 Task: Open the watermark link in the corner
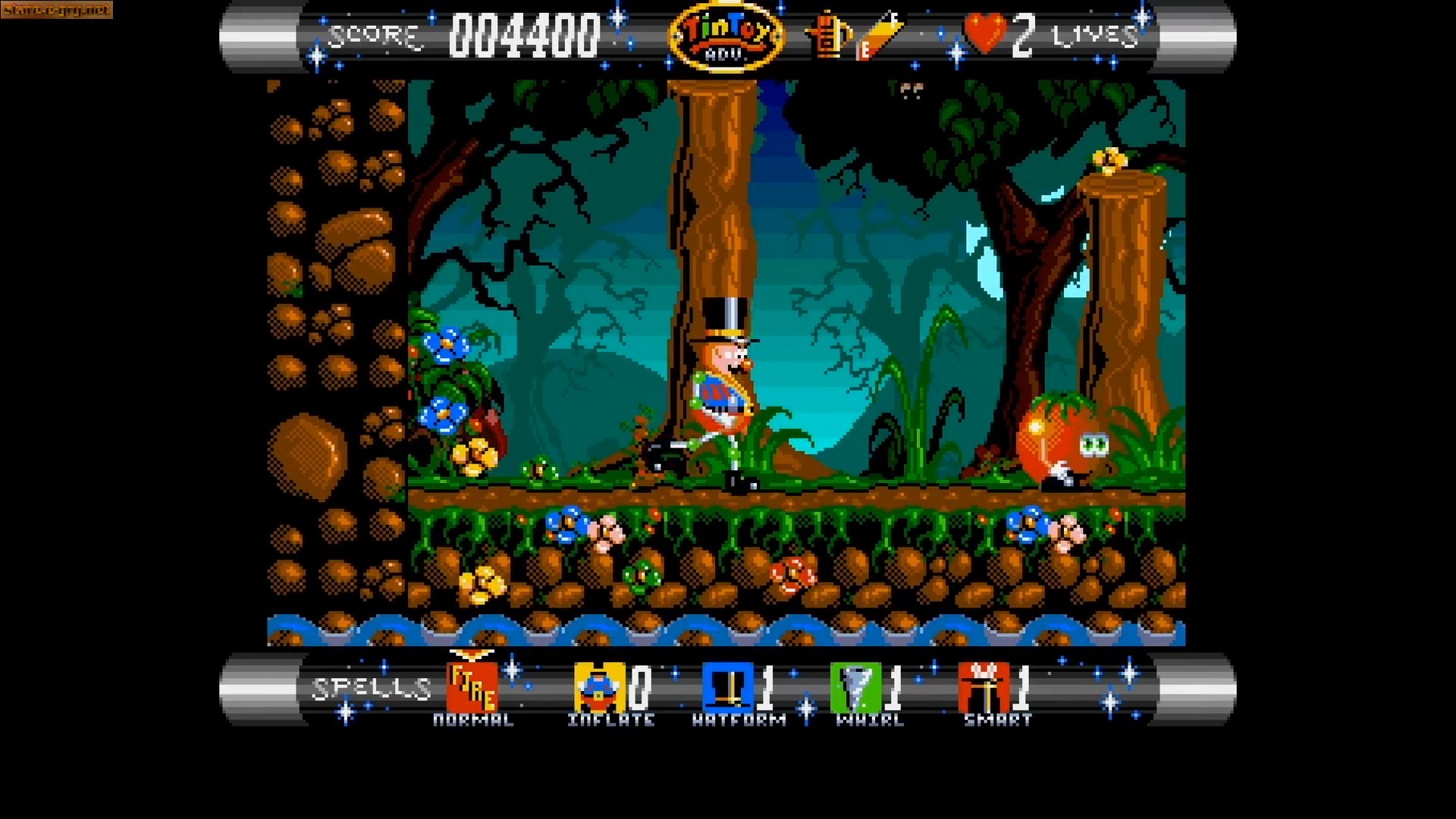(57, 10)
